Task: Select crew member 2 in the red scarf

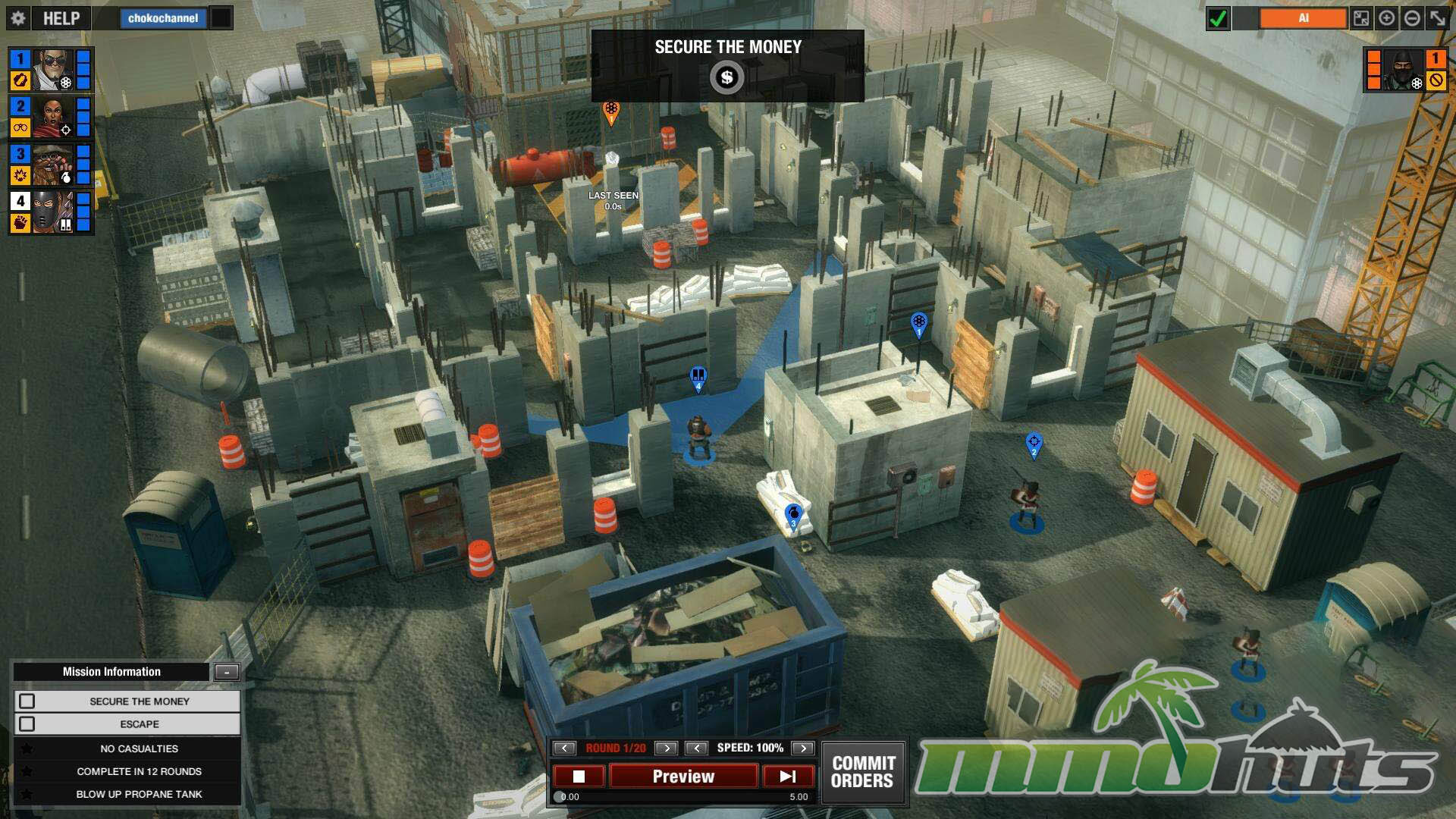Action: coord(52,117)
